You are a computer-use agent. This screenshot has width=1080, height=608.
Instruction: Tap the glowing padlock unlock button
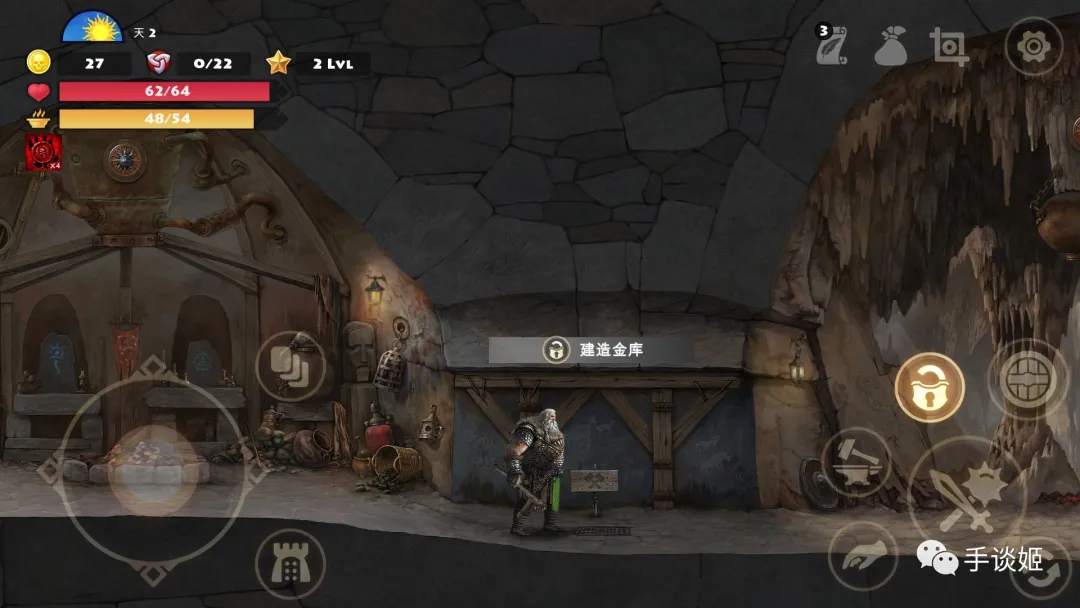click(x=929, y=387)
